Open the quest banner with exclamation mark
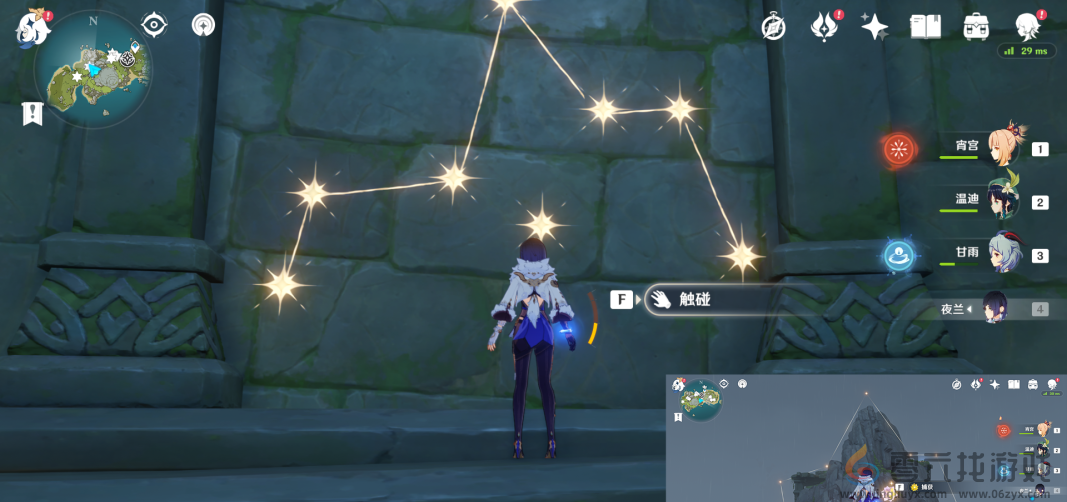Image resolution: width=1067 pixels, height=502 pixels. [x=31, y=113]
